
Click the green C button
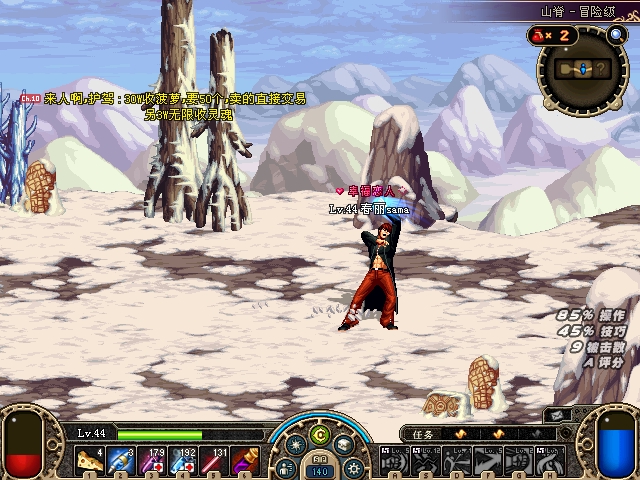[320, 434]
